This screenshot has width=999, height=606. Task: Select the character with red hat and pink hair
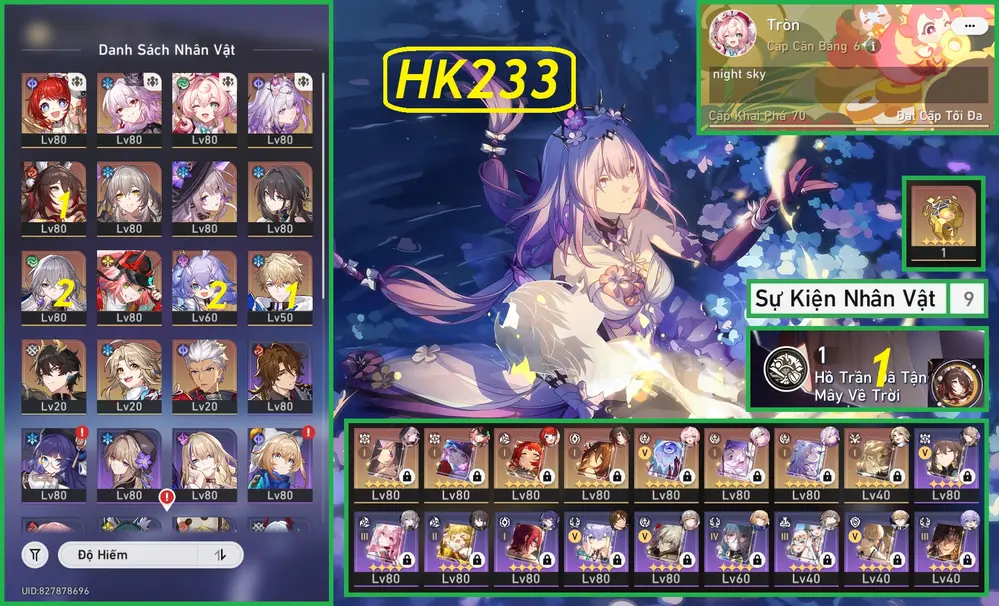click(129, 284)
